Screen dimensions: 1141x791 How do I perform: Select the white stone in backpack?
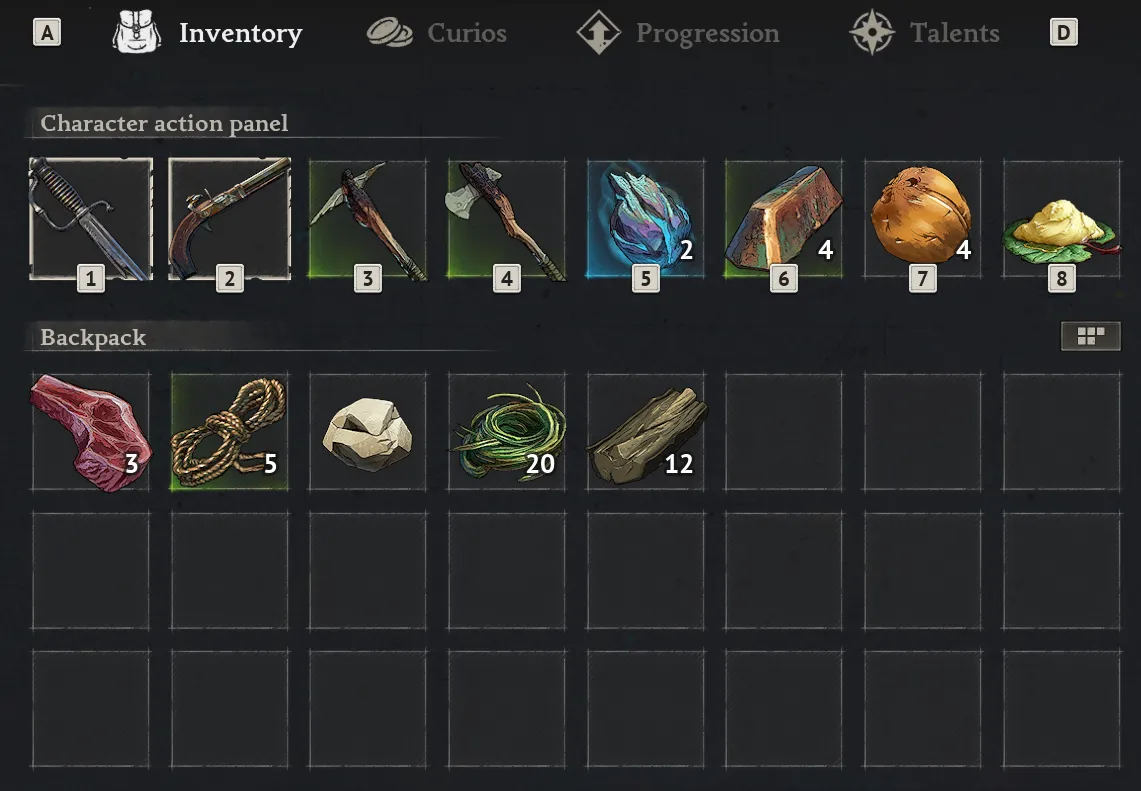pos(367,432)
